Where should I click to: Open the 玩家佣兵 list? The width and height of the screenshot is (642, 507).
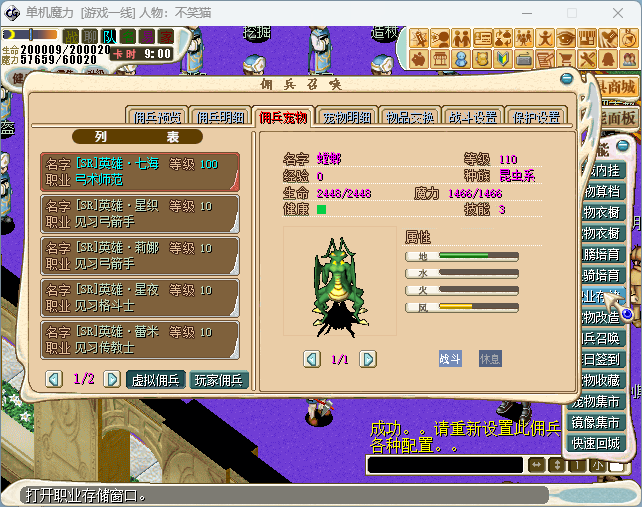coord(219,379)
